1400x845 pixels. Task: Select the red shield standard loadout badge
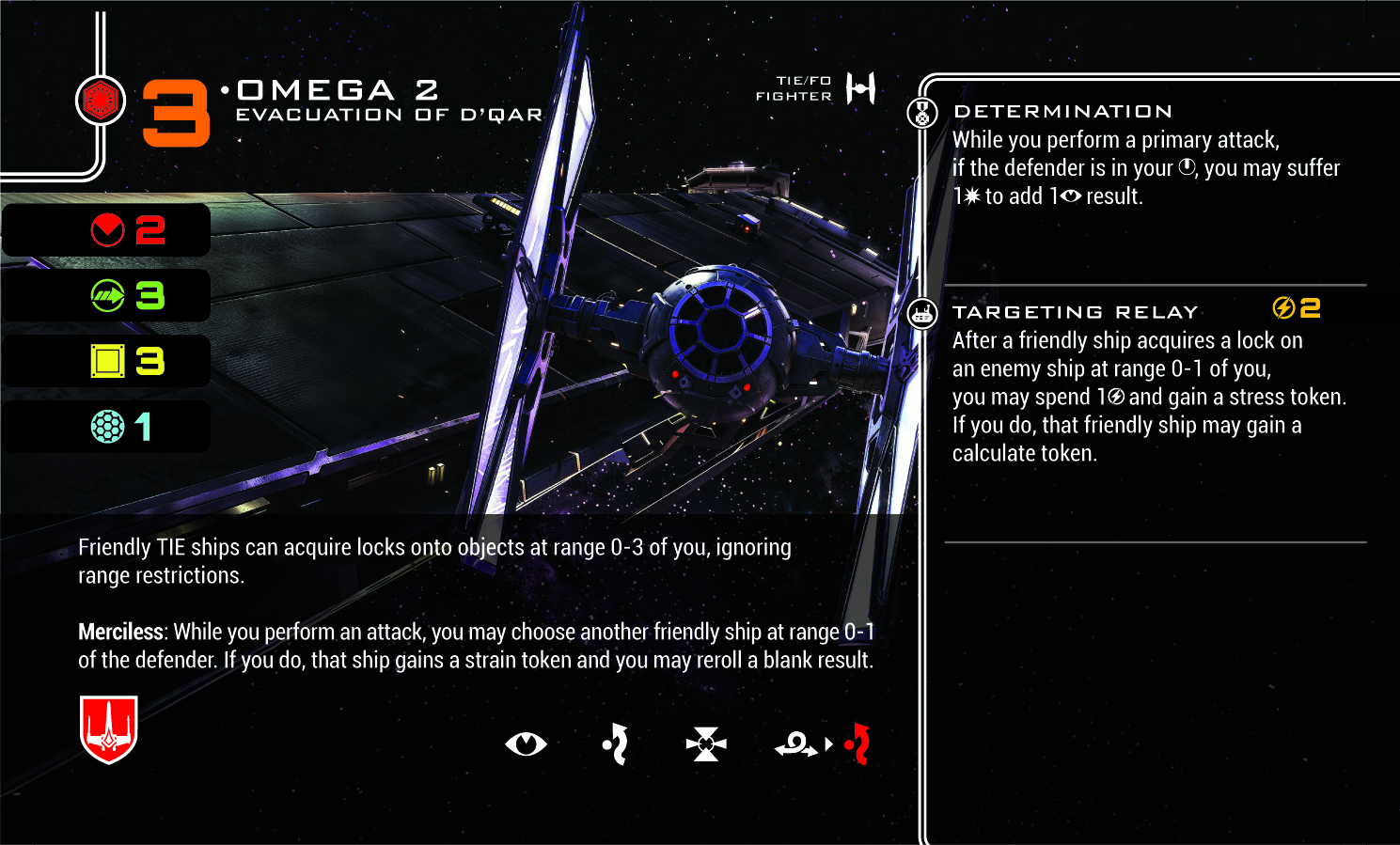coord(109,728)
